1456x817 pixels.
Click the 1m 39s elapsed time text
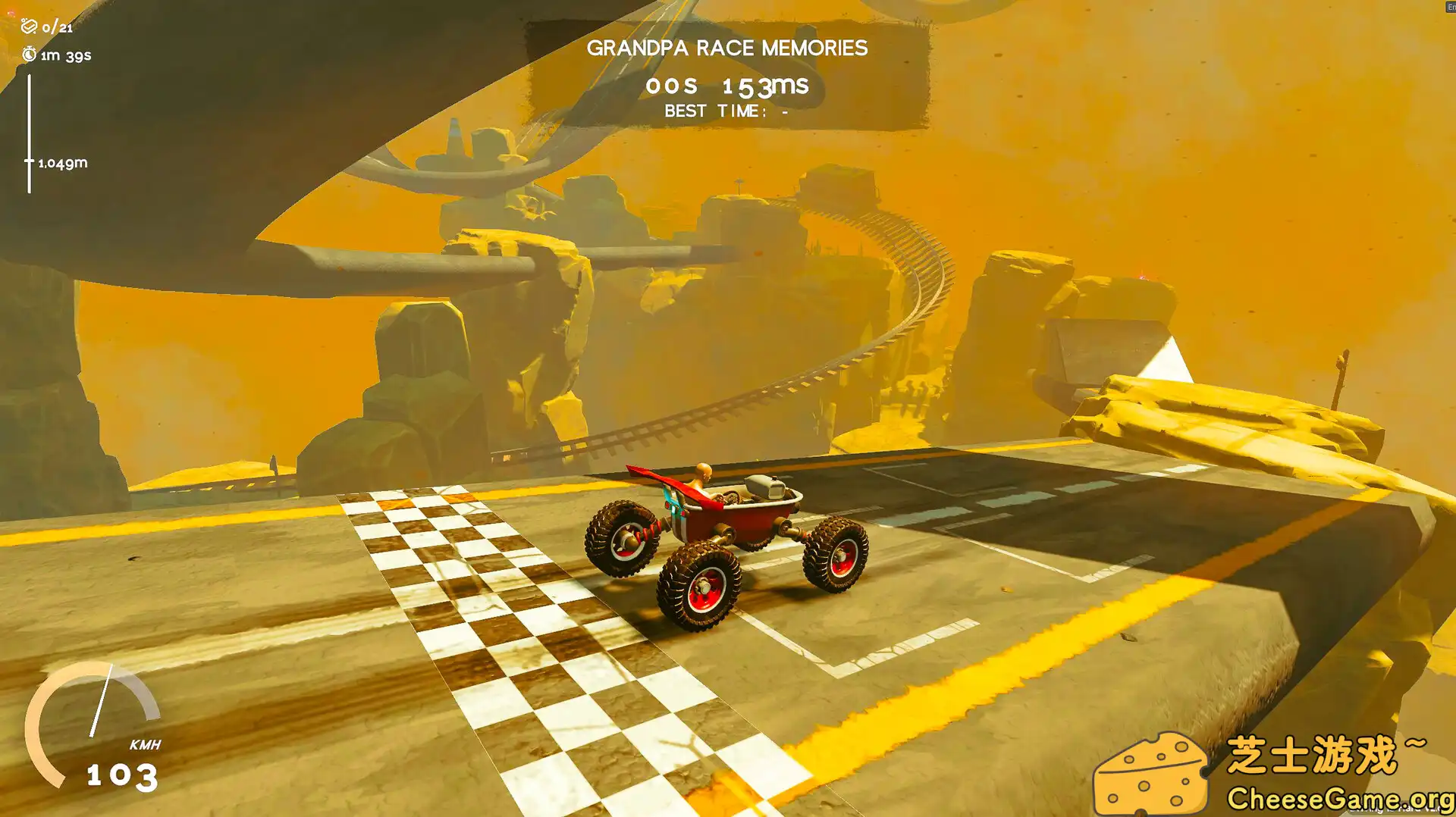coord(67,55)
